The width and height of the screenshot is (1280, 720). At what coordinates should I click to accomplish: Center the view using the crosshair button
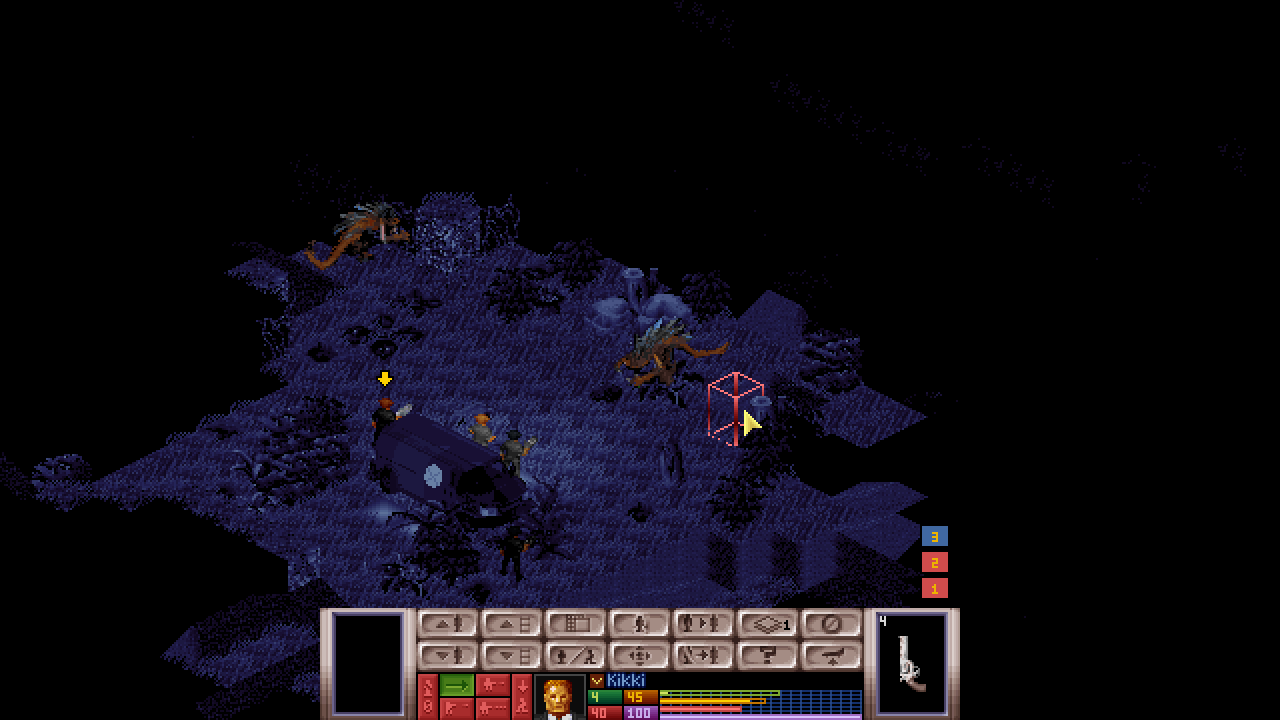[639, 656]
